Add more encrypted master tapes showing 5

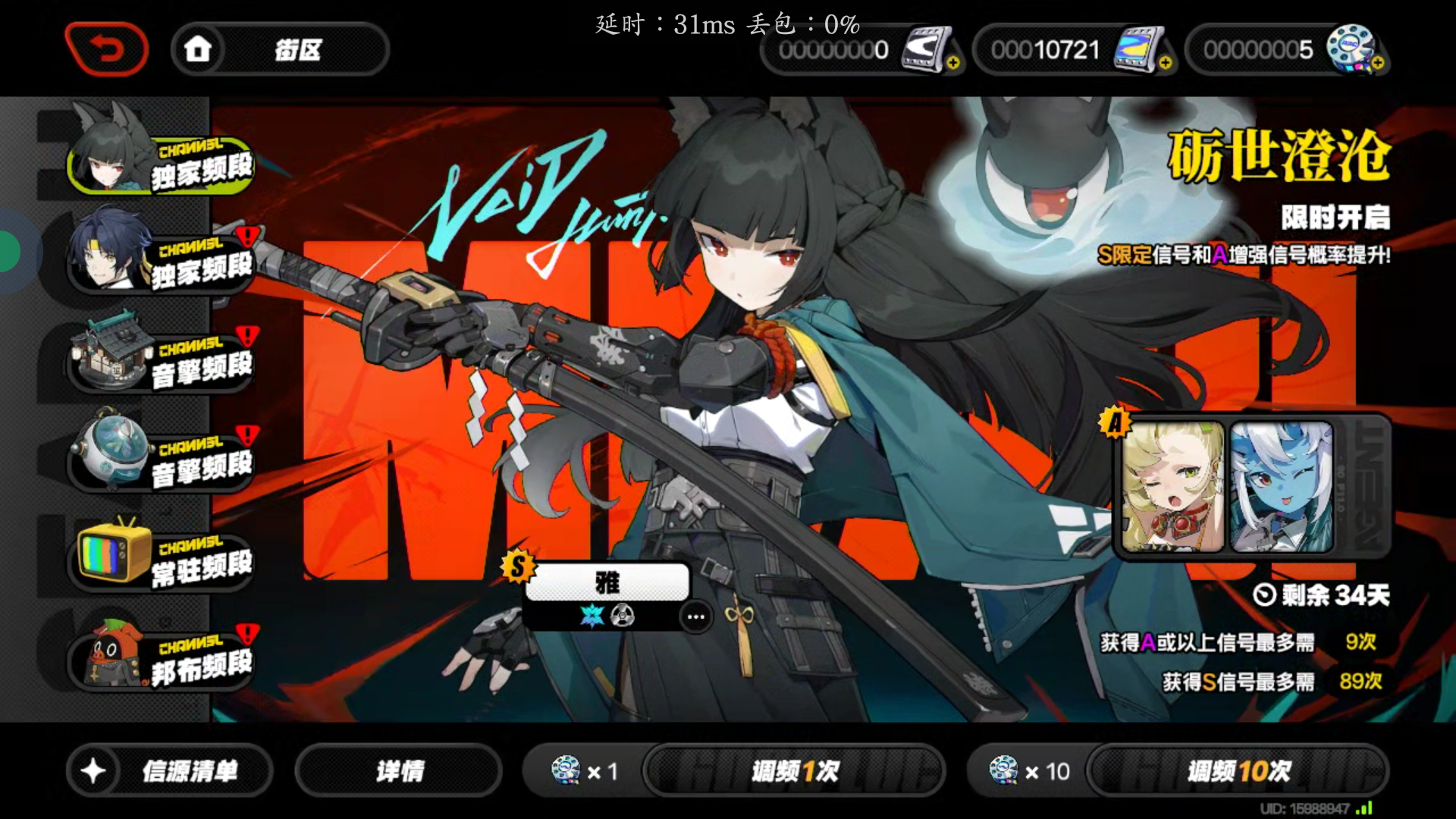click(x=1378, y=63)
